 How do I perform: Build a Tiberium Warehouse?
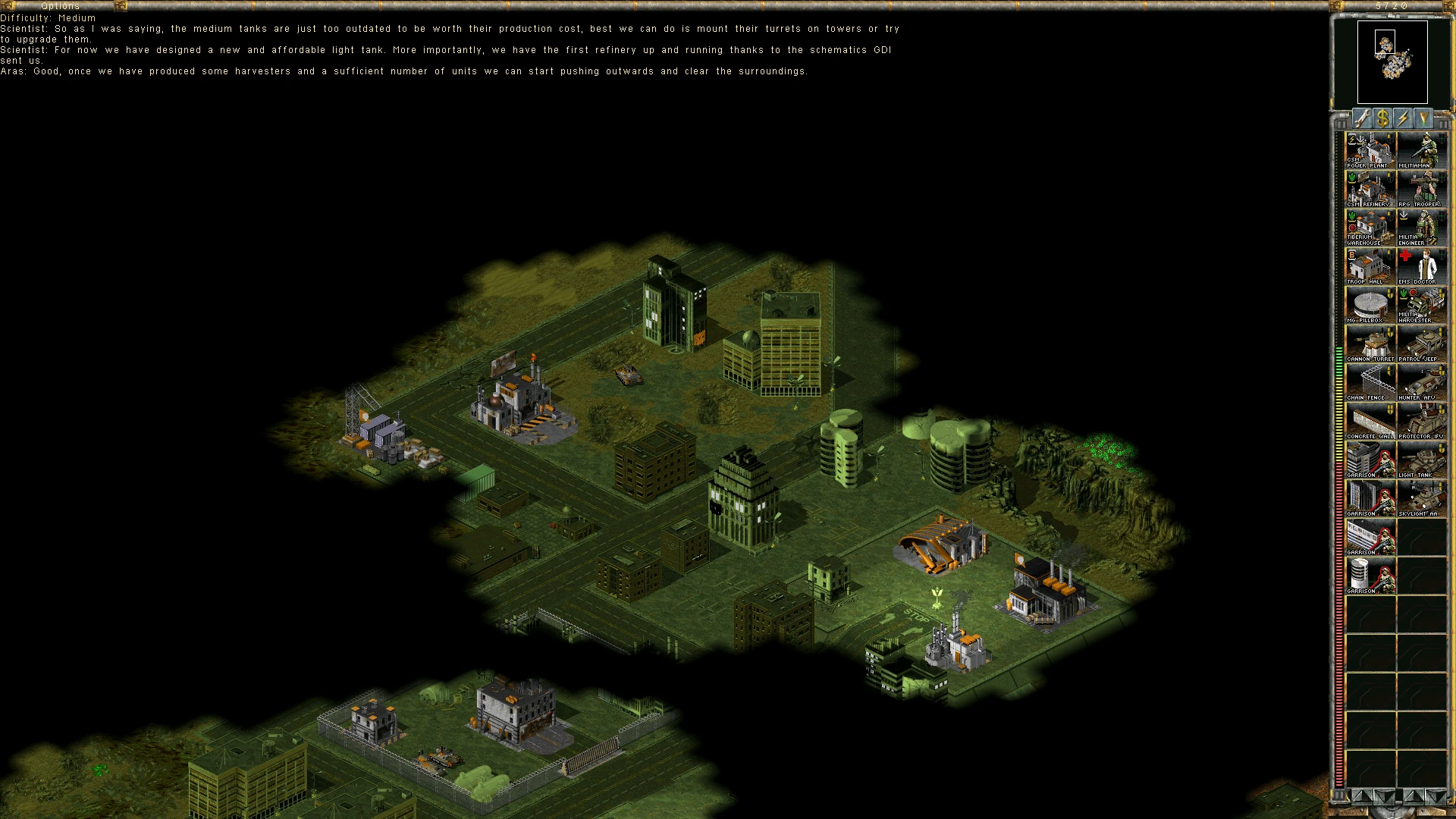click(1370, 227)
